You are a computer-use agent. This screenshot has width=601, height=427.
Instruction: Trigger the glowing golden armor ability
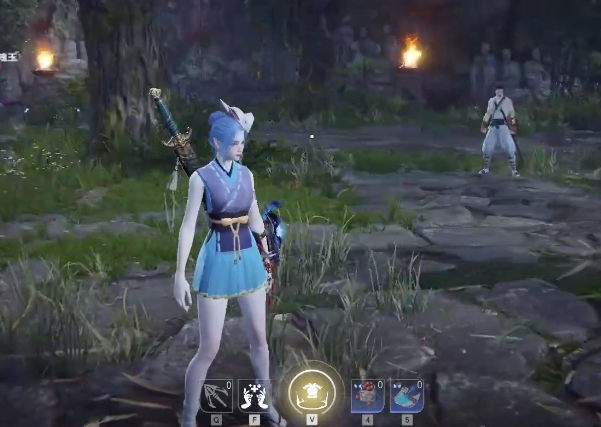coord(311,391)
